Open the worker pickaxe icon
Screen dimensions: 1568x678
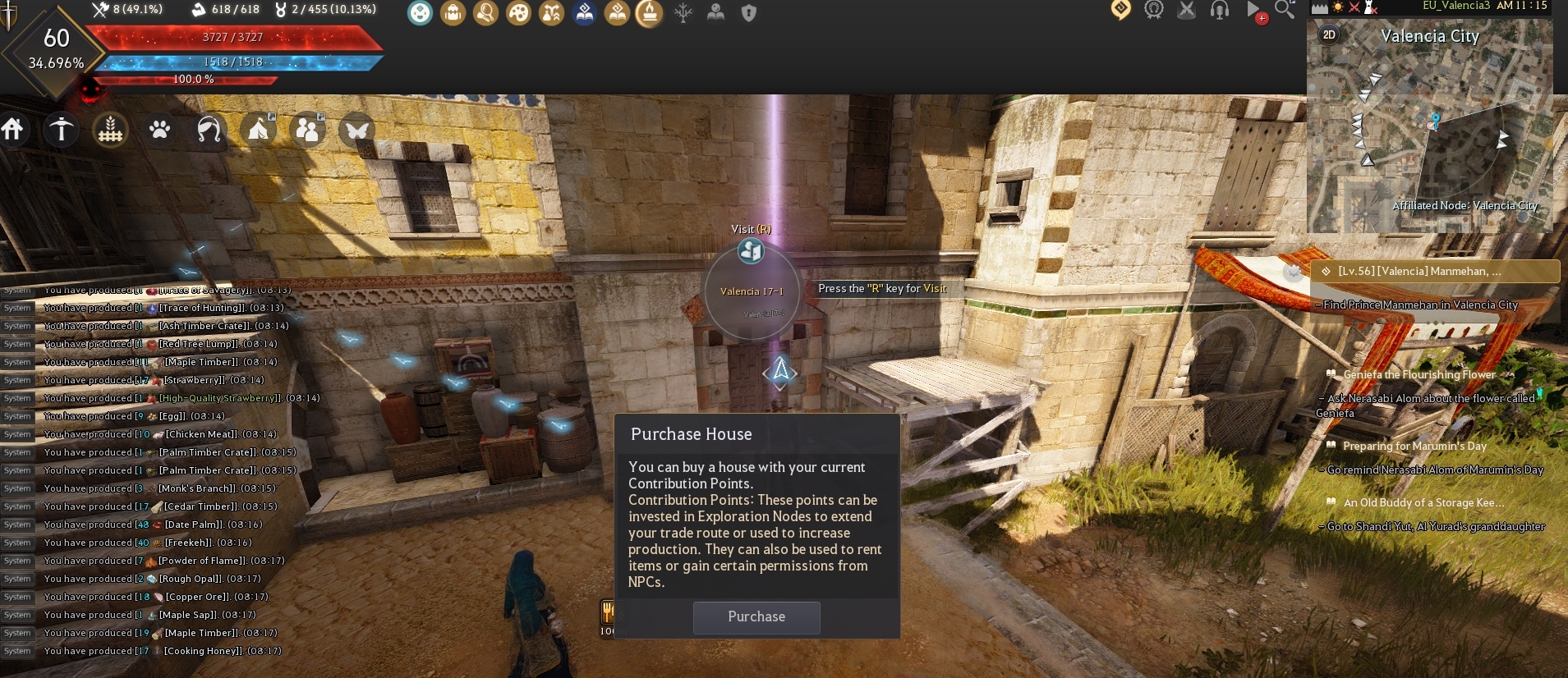click(62, 129)
